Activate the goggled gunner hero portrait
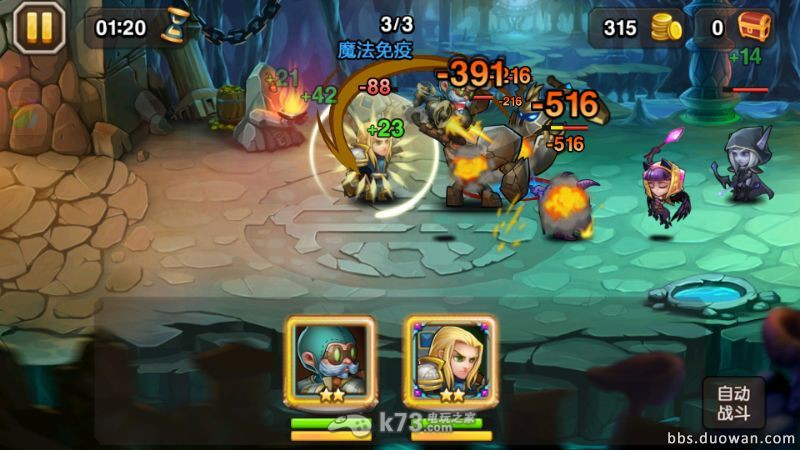Viewport: 800px width, 450px height. (x=330, y=361)
